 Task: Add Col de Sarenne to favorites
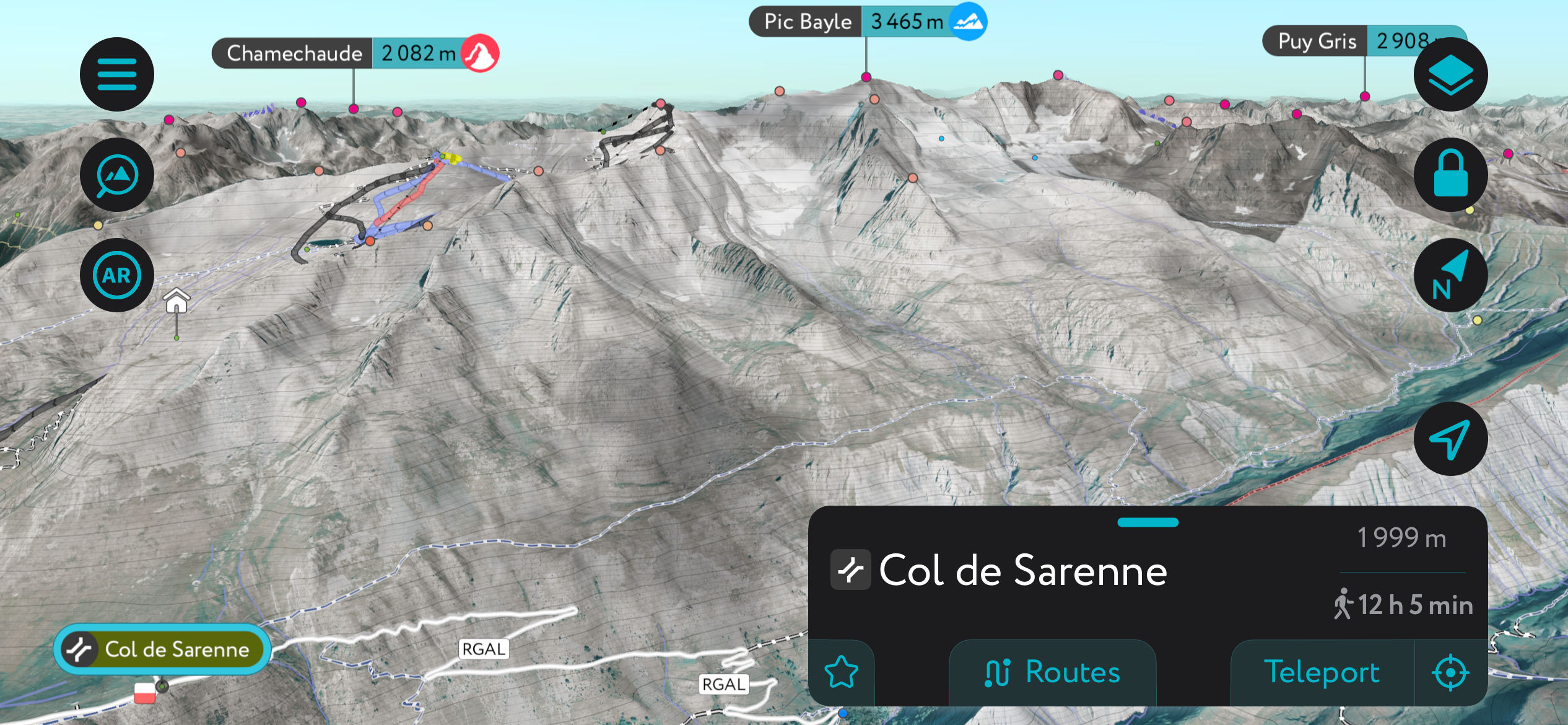842,672
